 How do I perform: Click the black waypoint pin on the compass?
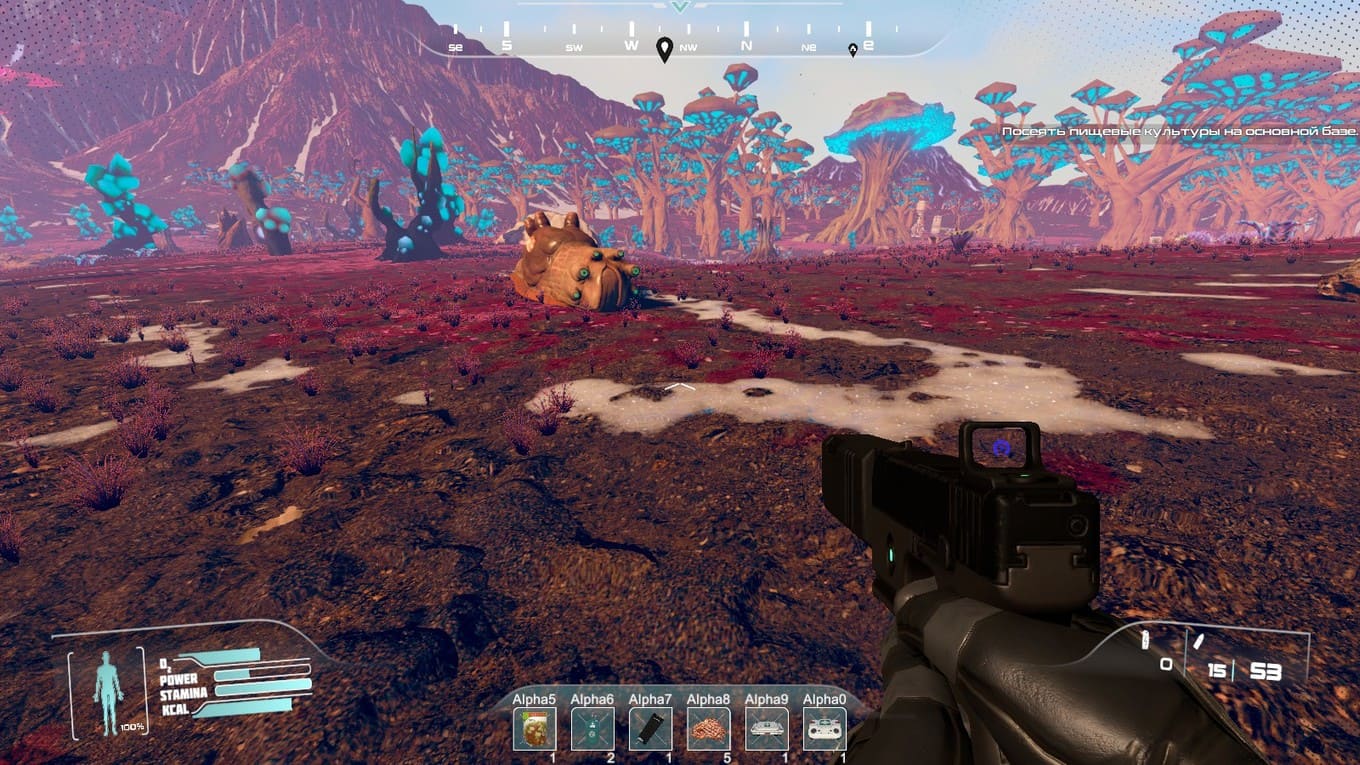tap(664, 50)
